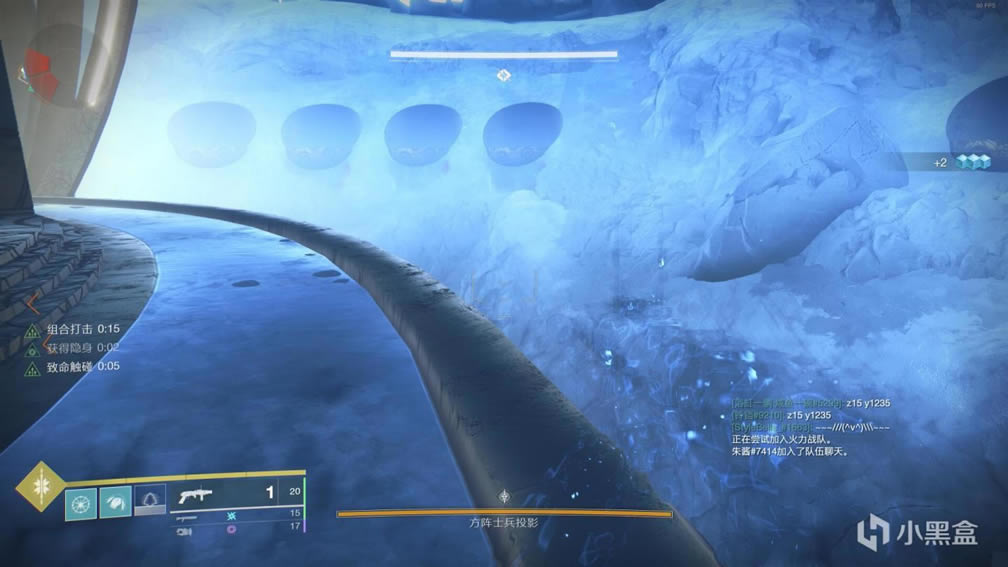The image size is (1008, 567).
Task: Select the 获得隐身 buff entry
Action: (x=70, y=348)
